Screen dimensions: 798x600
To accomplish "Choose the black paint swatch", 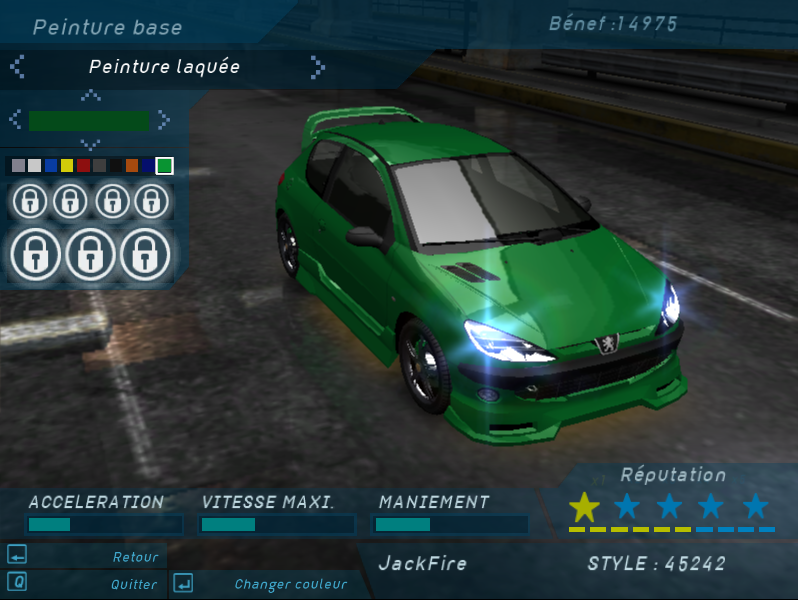I will pos(116,165).
